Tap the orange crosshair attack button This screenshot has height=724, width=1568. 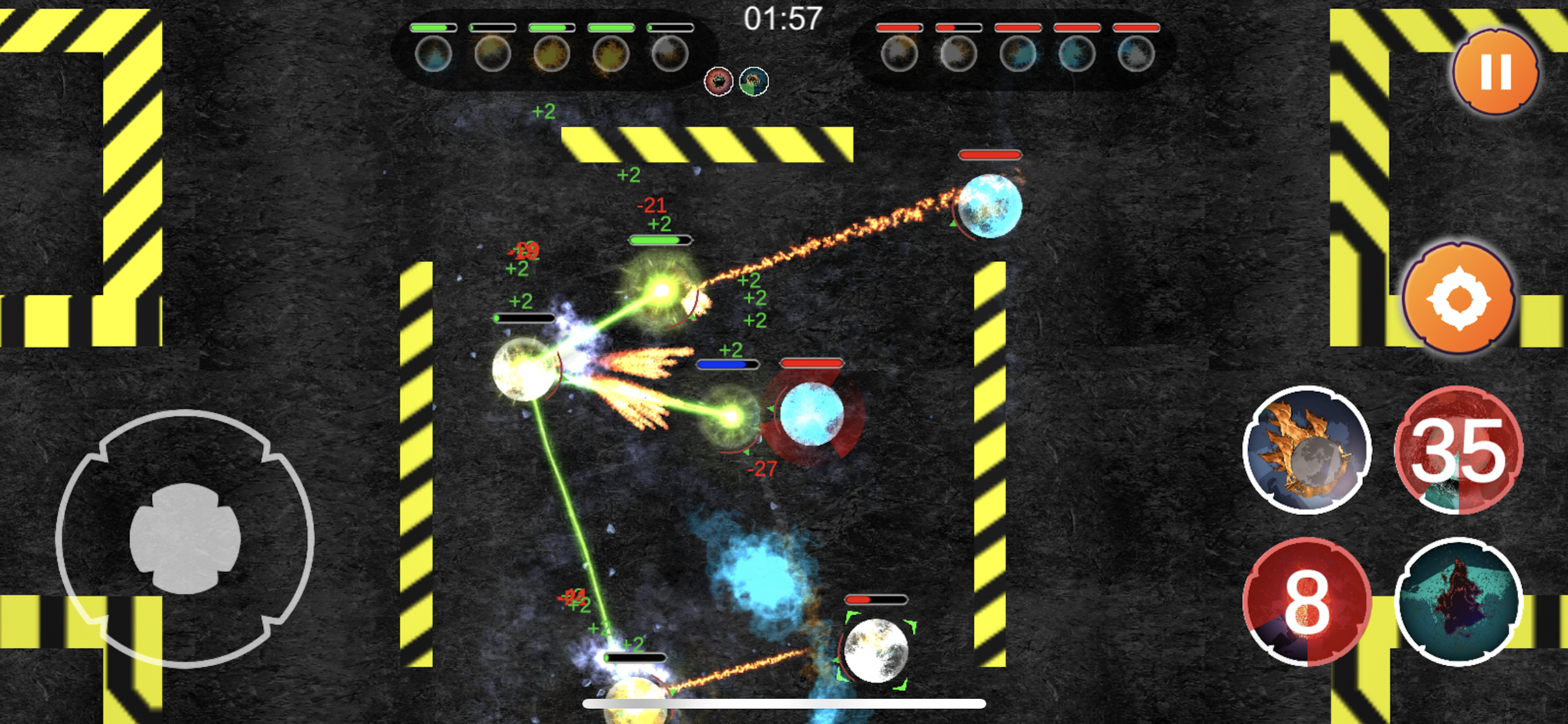click(x=1458, y=298)
